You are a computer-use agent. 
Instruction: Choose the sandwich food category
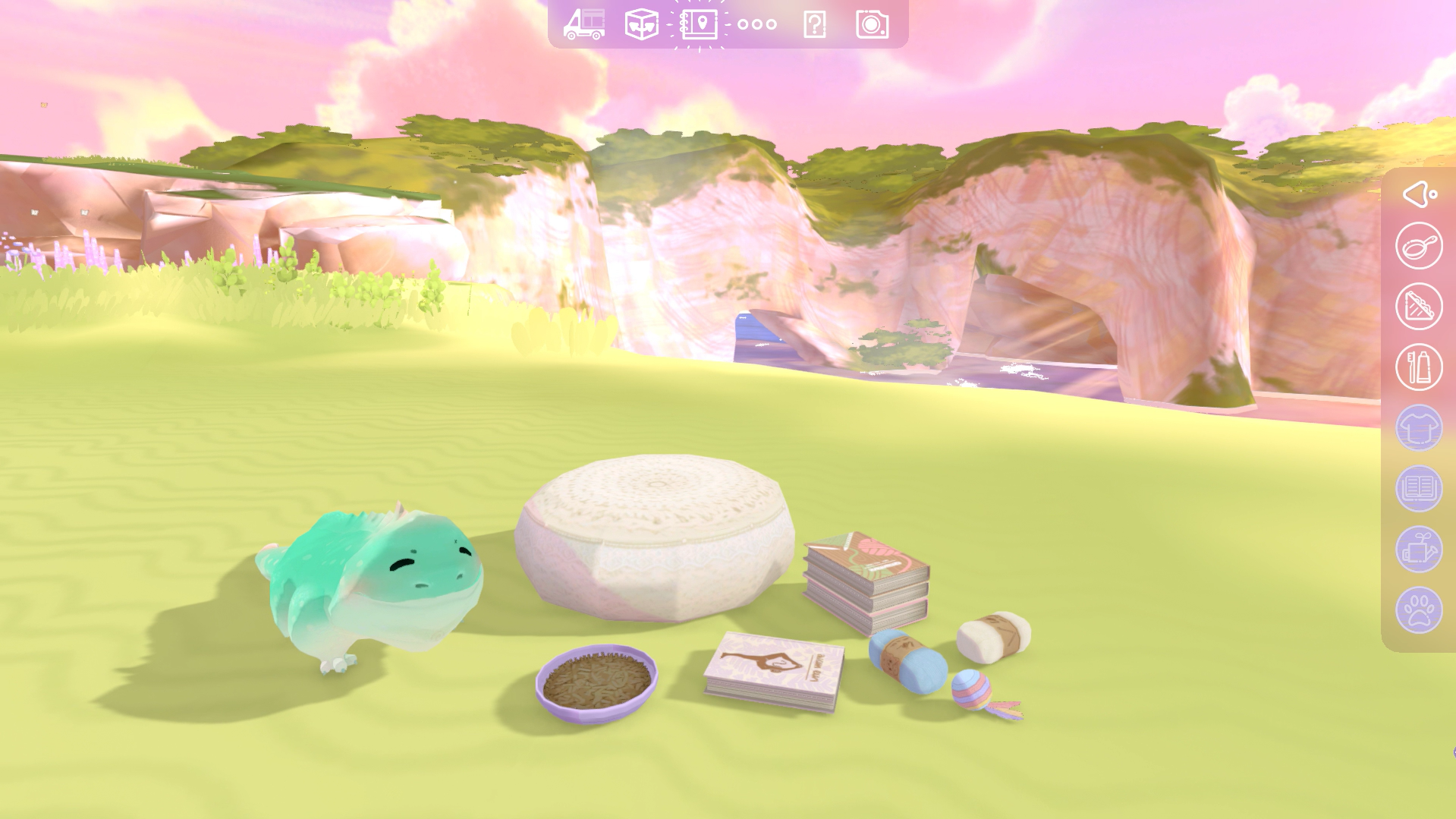[1419, 307]
